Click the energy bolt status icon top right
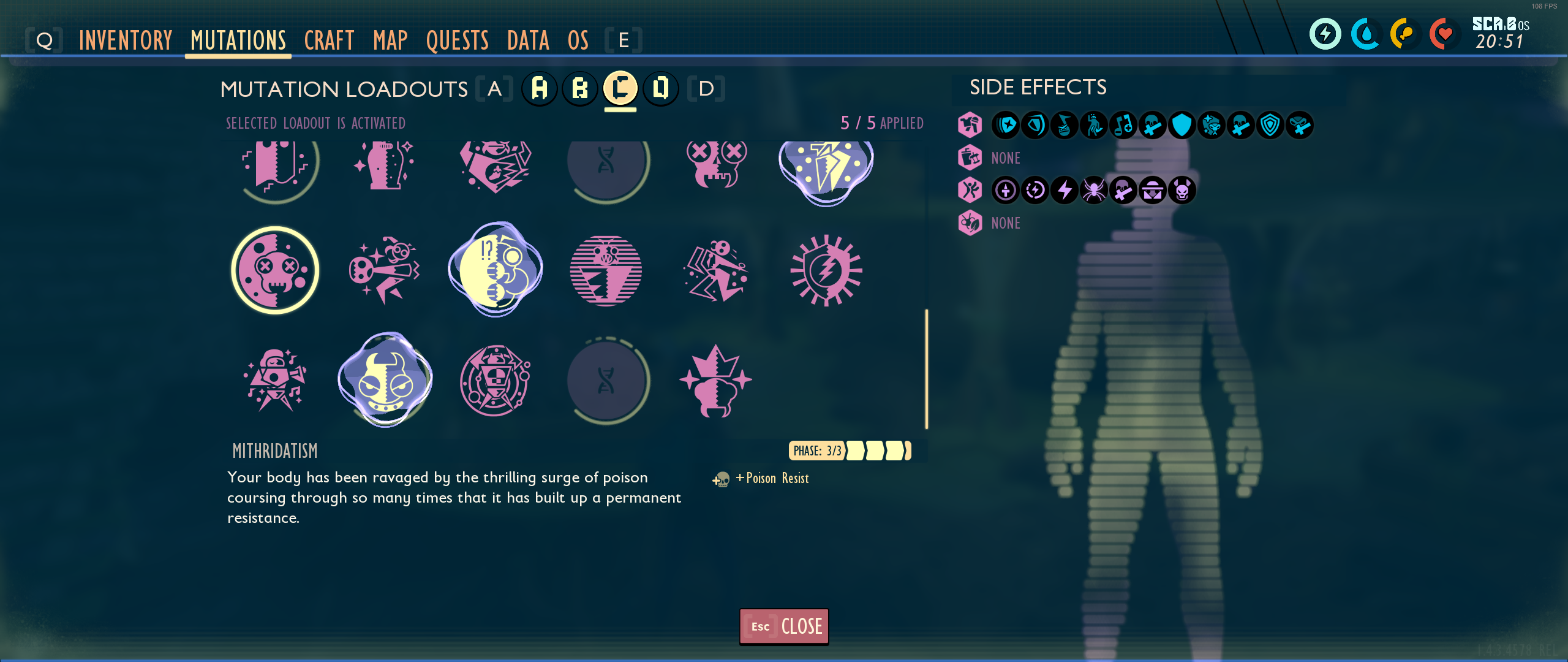 point(1325,34)
